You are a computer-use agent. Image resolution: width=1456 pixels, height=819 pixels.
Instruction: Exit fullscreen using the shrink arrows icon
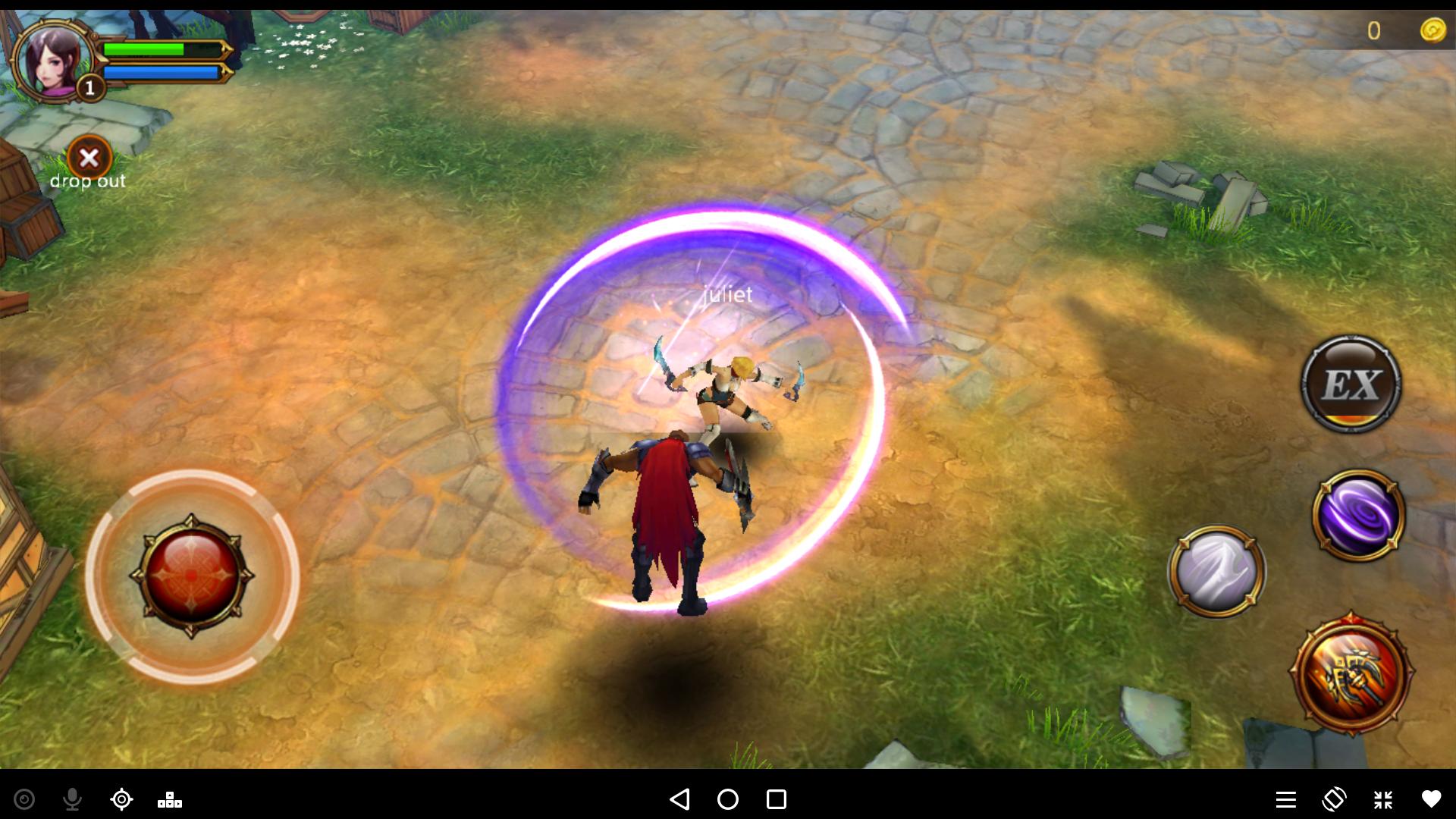tap(1383, 799)
